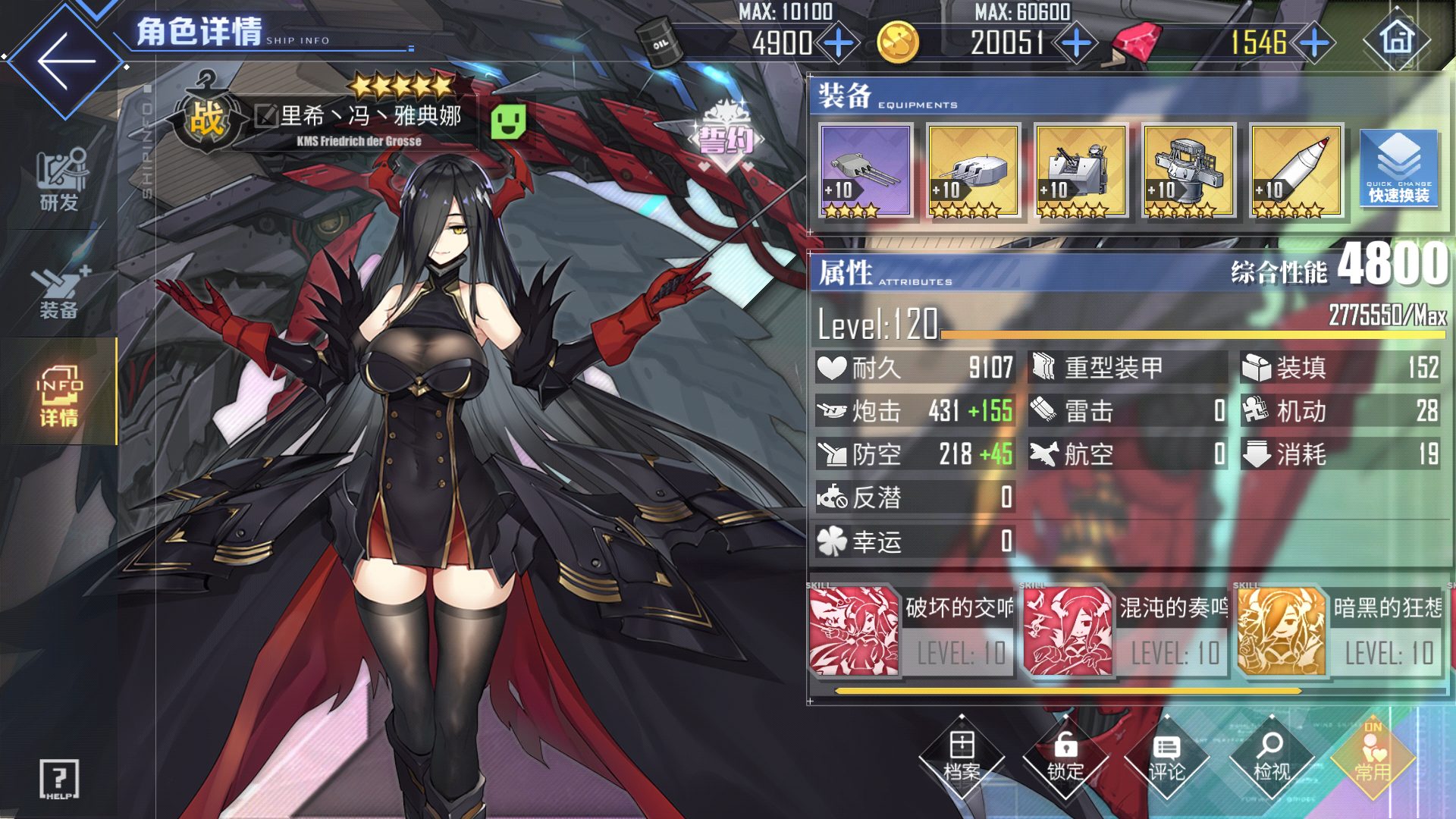Viewport: 1456px width, 819px height.
Task: Open the 档案 archive button
Action: [x=962, y=757]
